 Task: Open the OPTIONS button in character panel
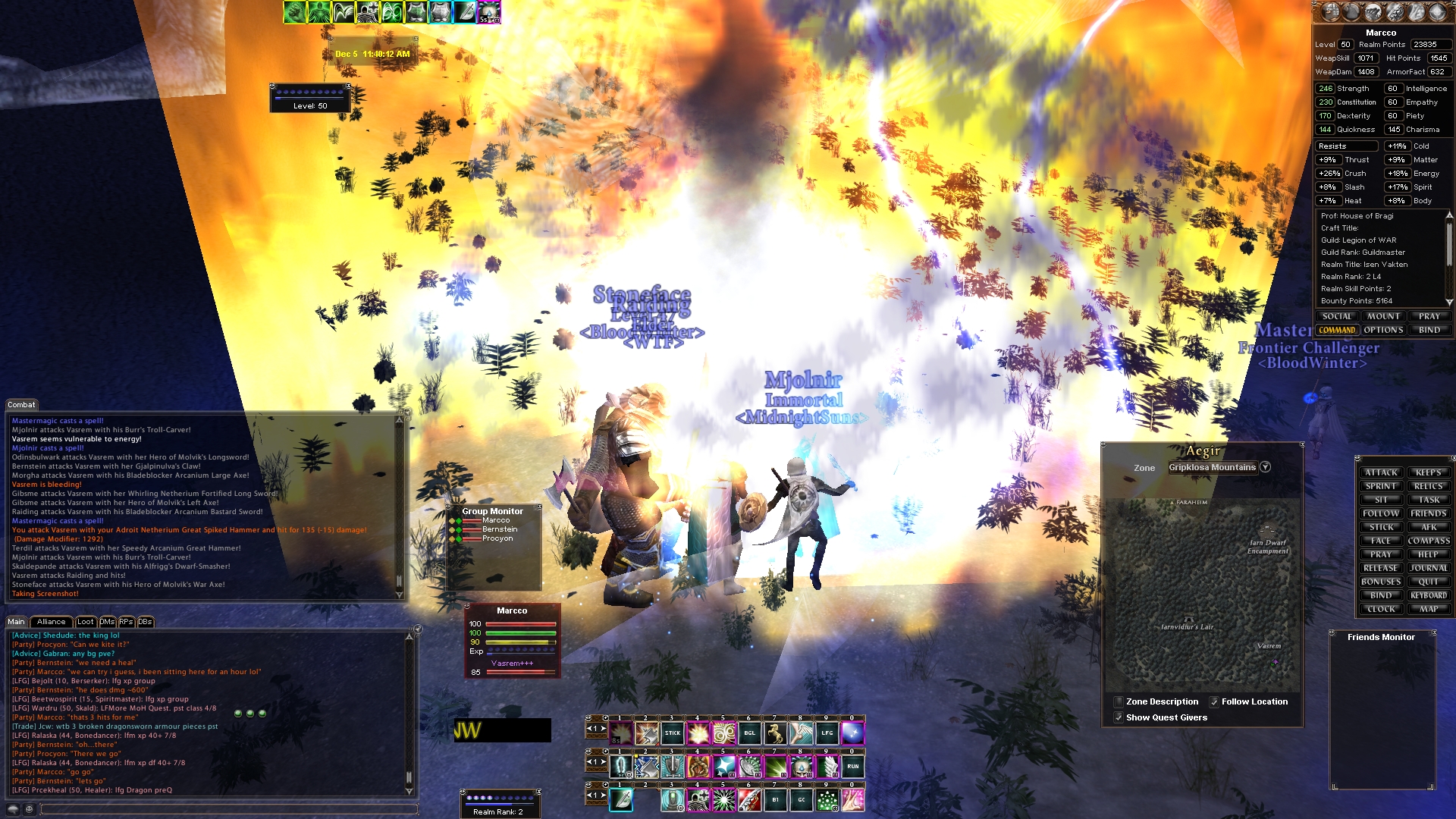click(1383, 330)
